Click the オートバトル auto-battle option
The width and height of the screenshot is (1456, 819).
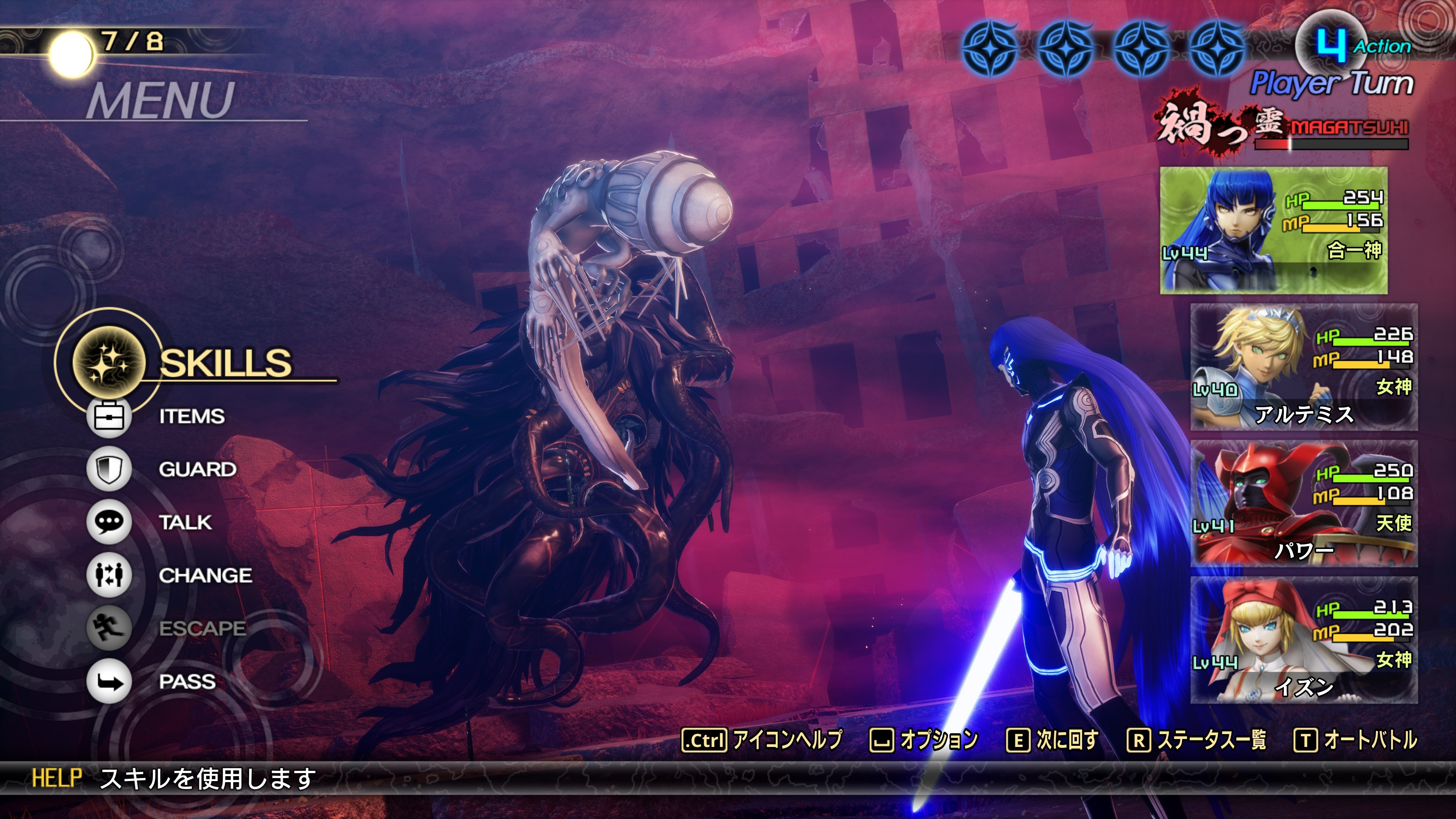click(x=1356, y=740)
